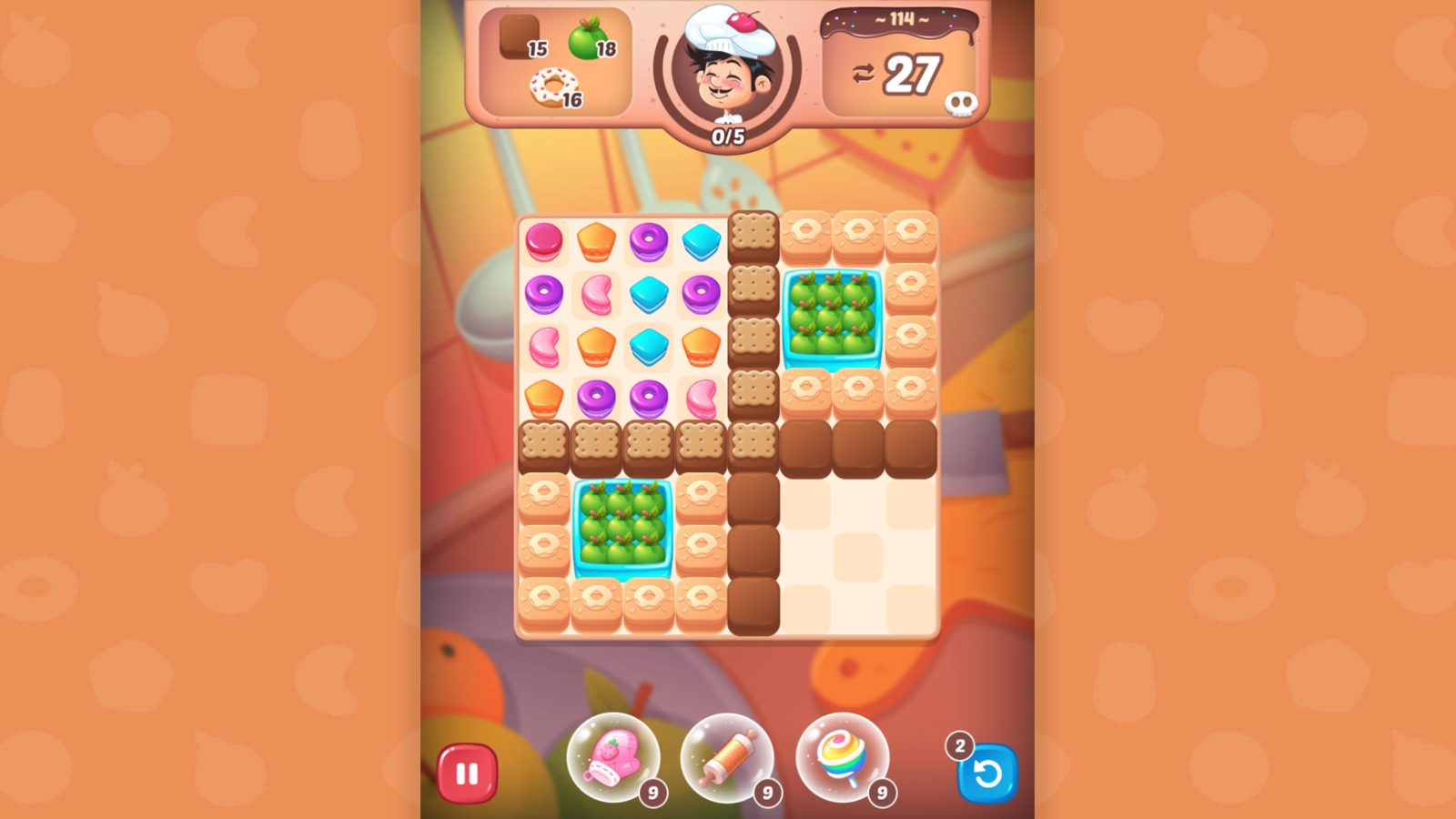This screenshot has height=819, width=1456.
Task: Click the blue candy piece in the top row
Action: 701,240
